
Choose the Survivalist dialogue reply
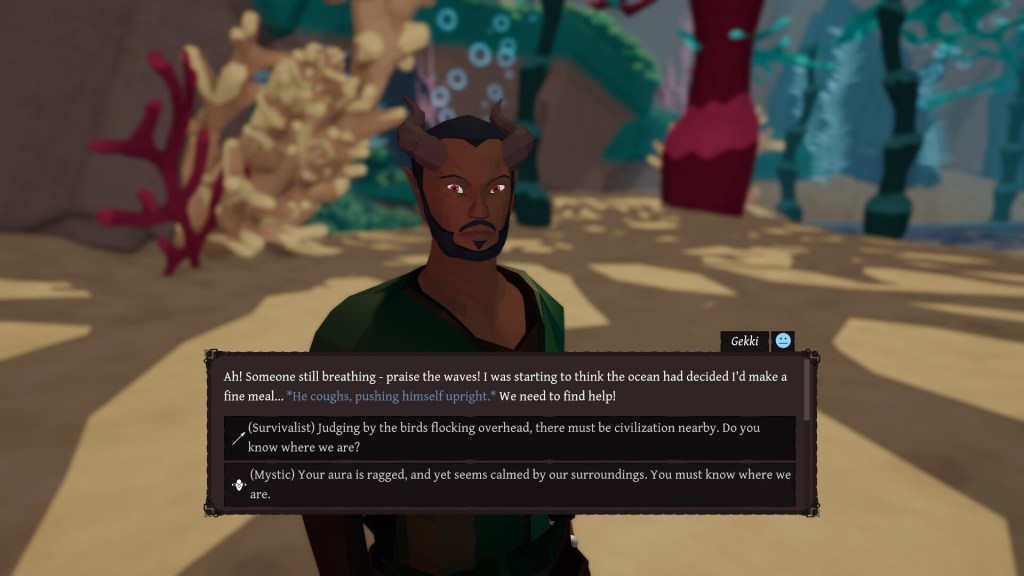(x=510, y=437)
